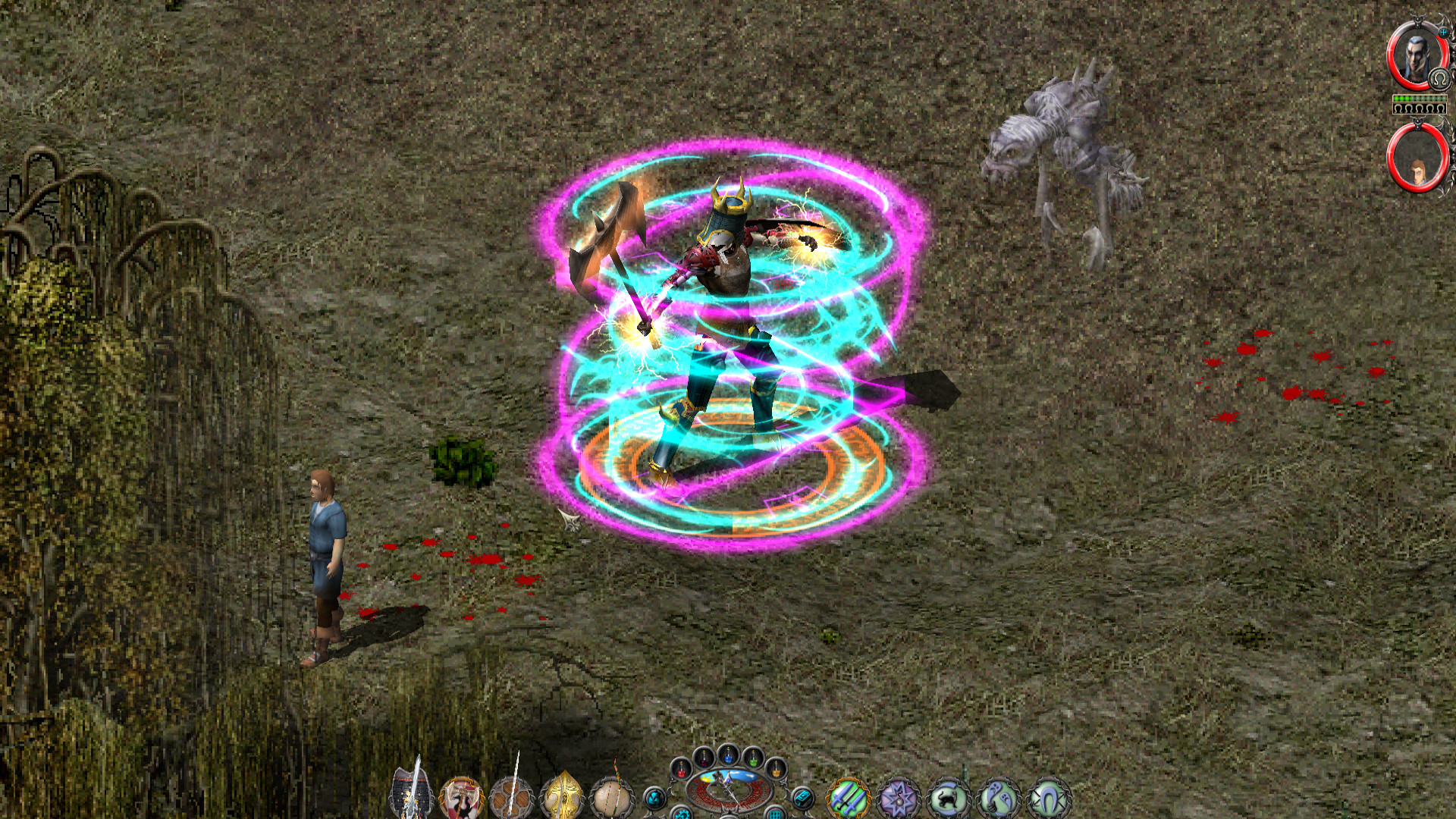Screen dimensions: 1456x819
Task: Select the golden shield weapon slot
Action: point(562,798)
